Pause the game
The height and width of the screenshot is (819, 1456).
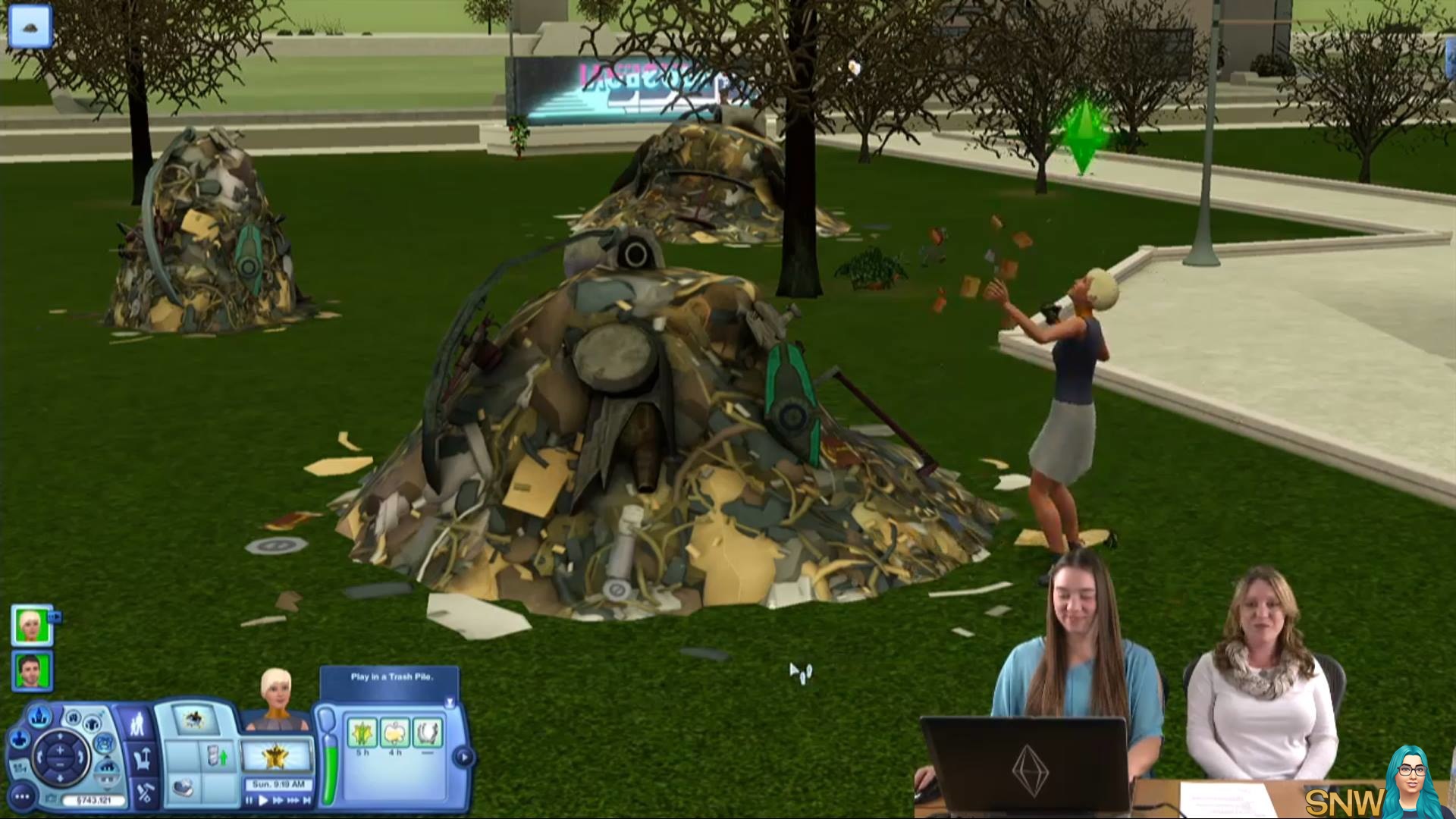[249, 800]
